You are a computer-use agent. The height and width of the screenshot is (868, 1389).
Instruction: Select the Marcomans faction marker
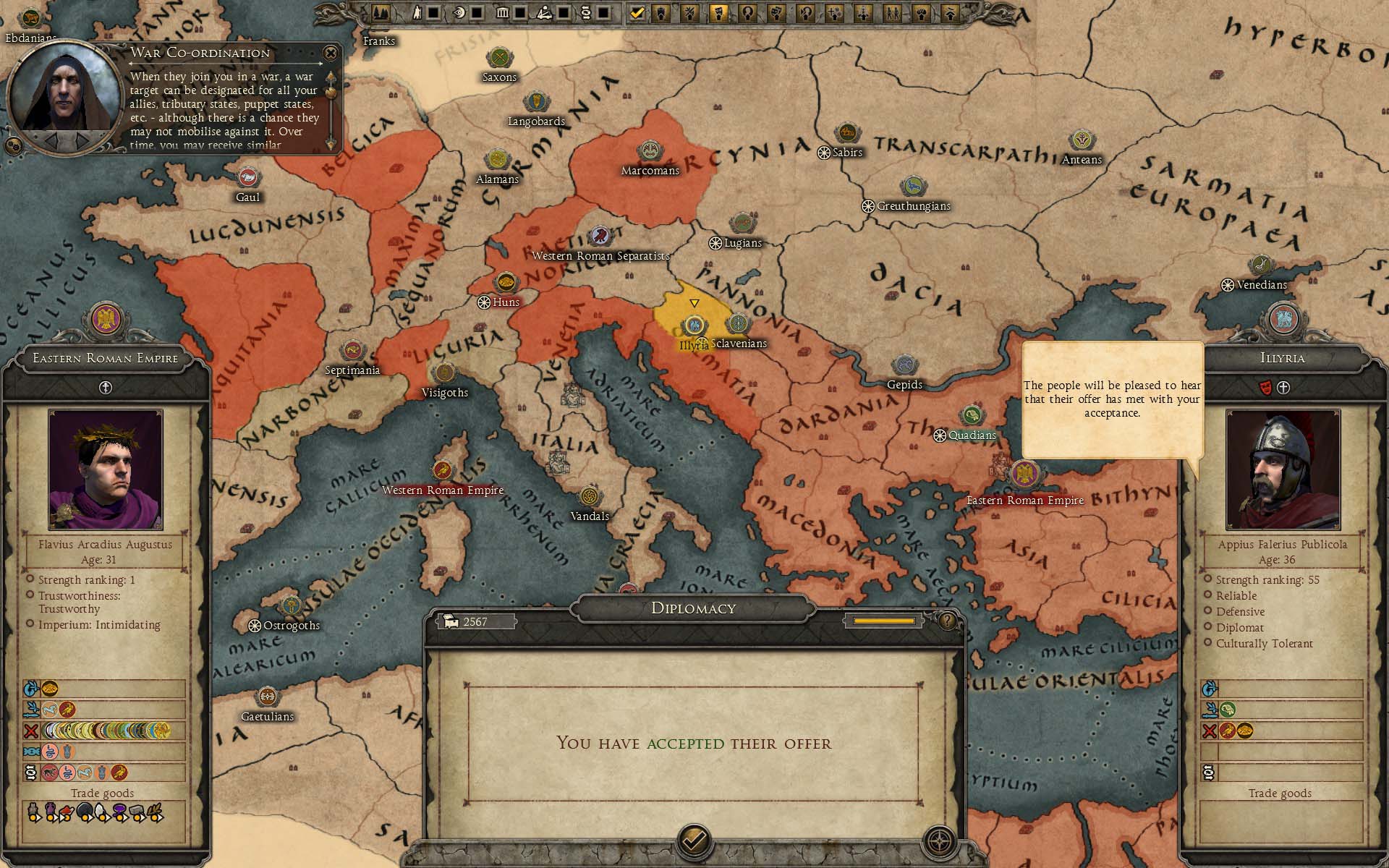tap(650, 152)
